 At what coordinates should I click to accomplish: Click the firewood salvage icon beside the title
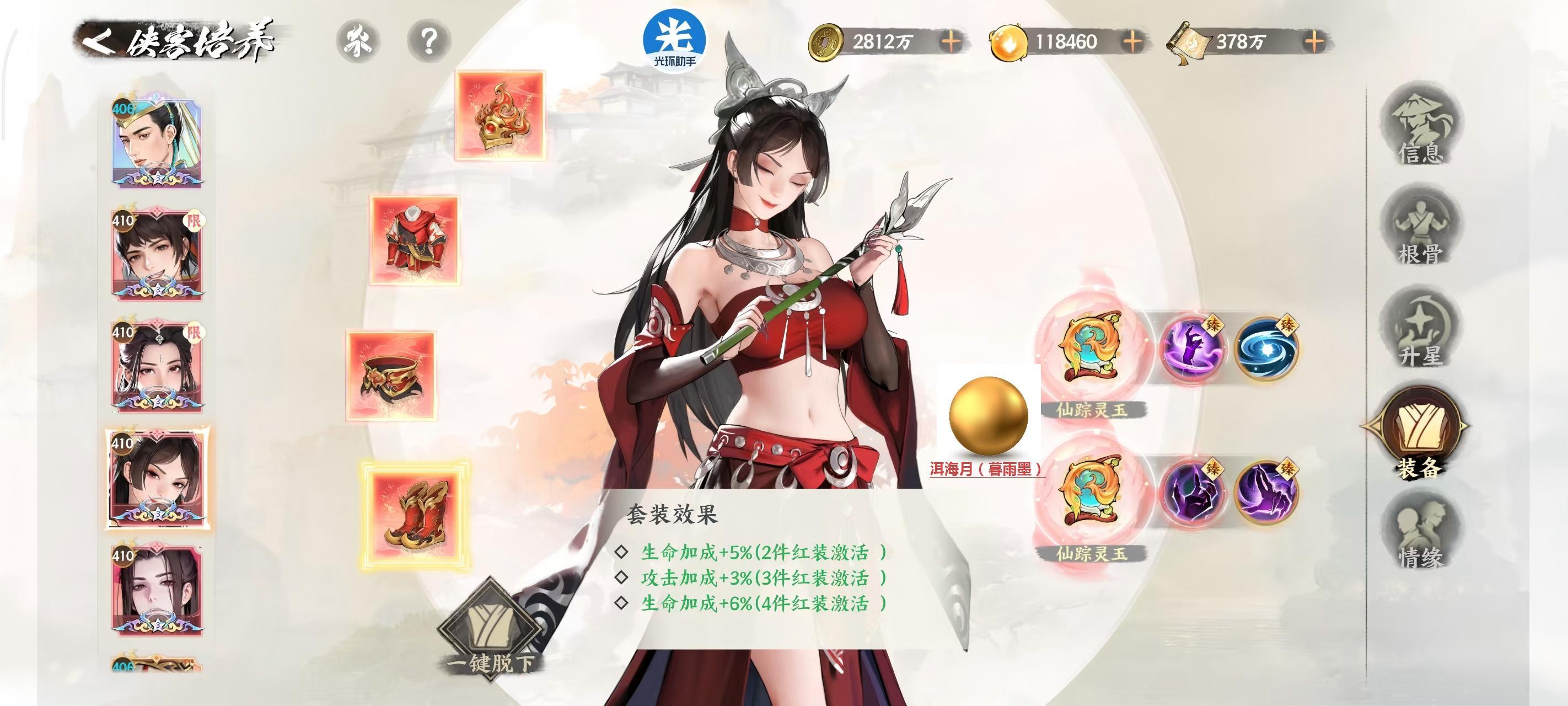click(359, 41)
